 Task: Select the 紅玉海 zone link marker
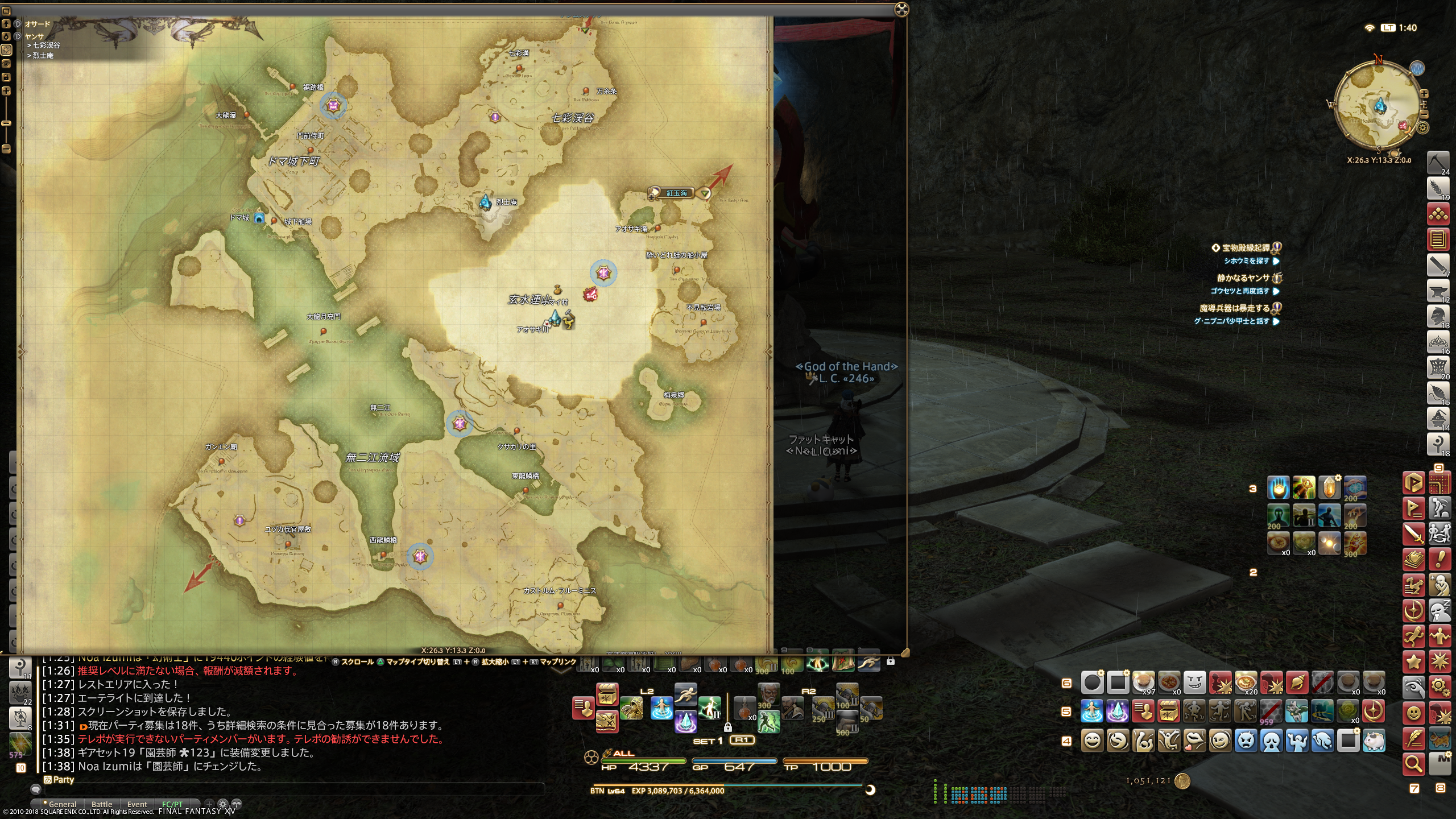coord(676,193)
